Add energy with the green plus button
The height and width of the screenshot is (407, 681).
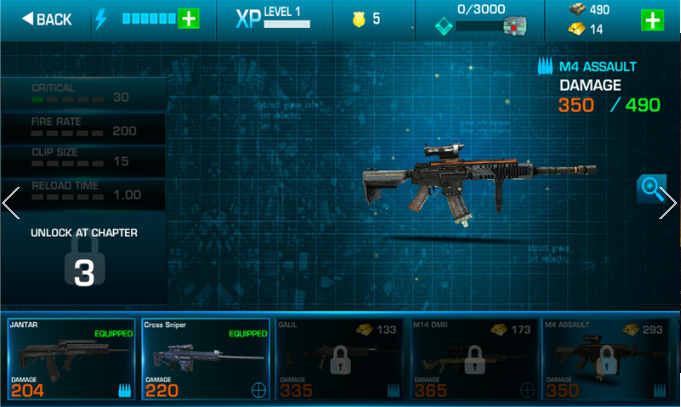pos(189,18)
